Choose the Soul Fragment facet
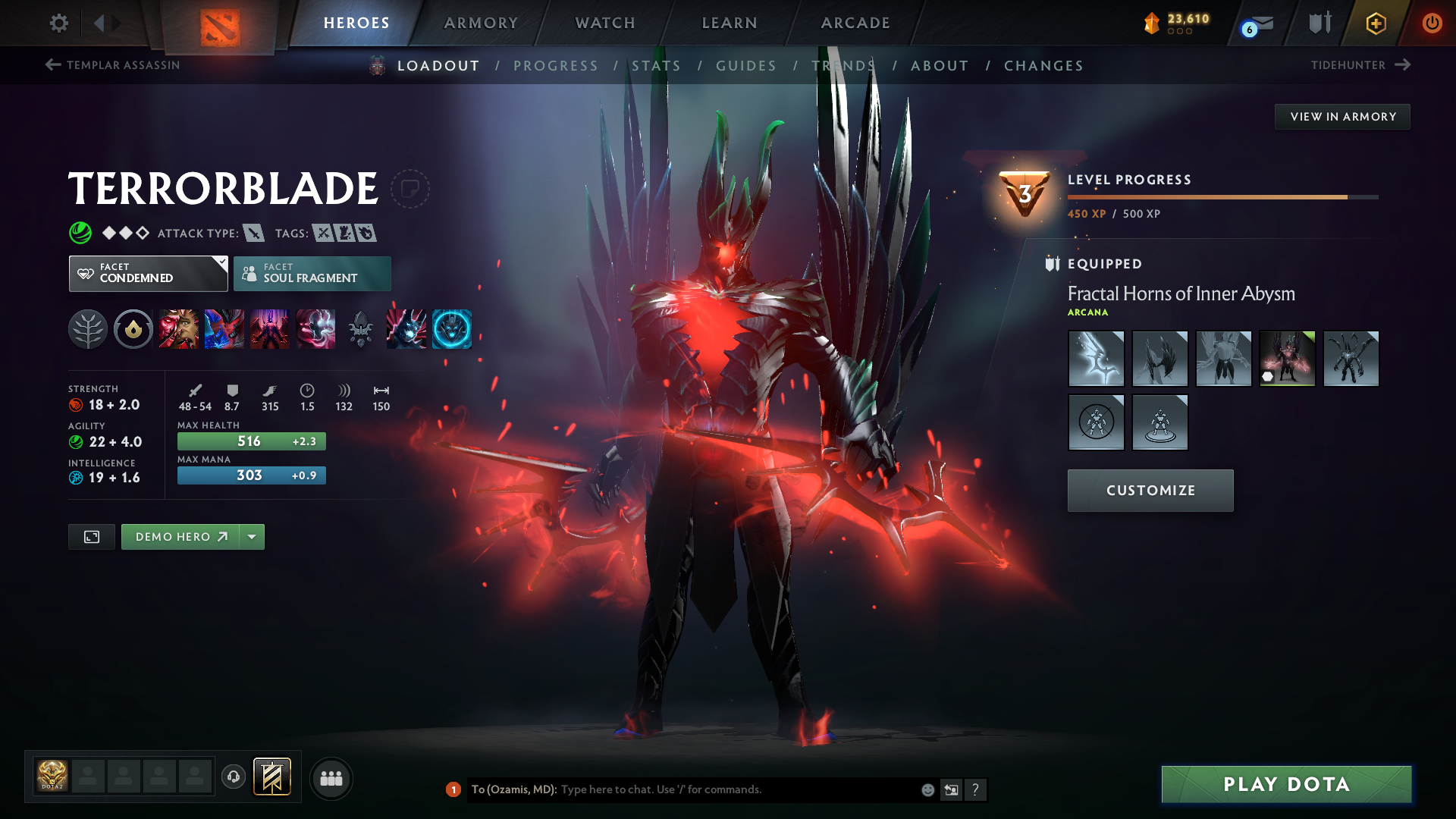 click(x=312, y=274)
